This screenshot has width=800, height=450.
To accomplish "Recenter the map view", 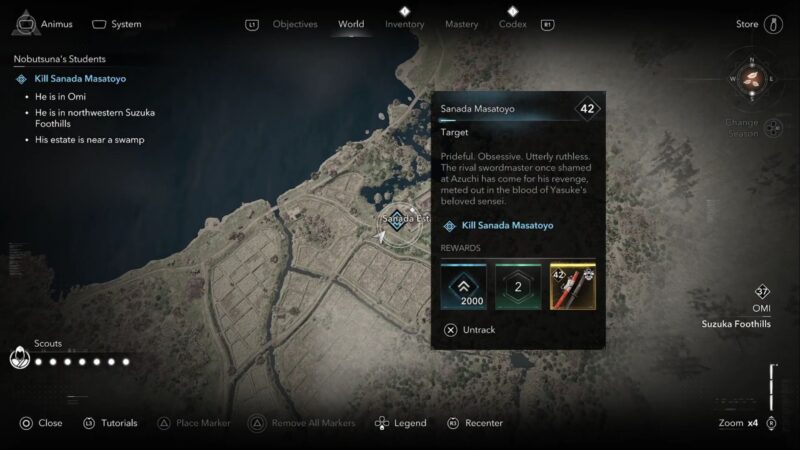I will 475,423.
